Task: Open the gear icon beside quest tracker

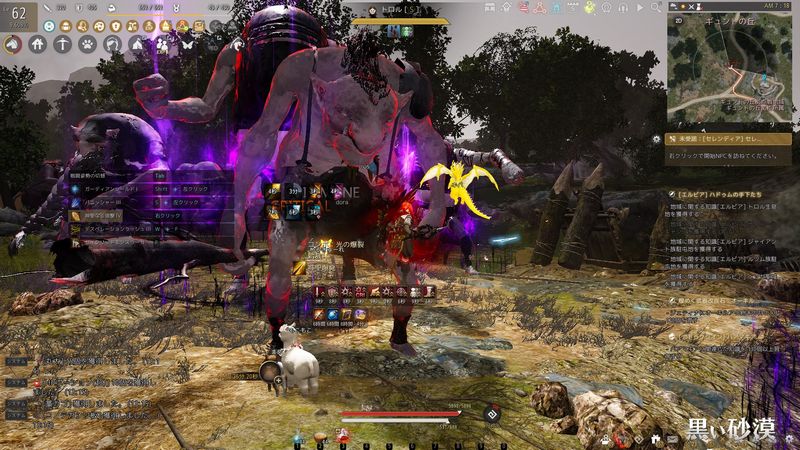Action: tap(657, 139)
